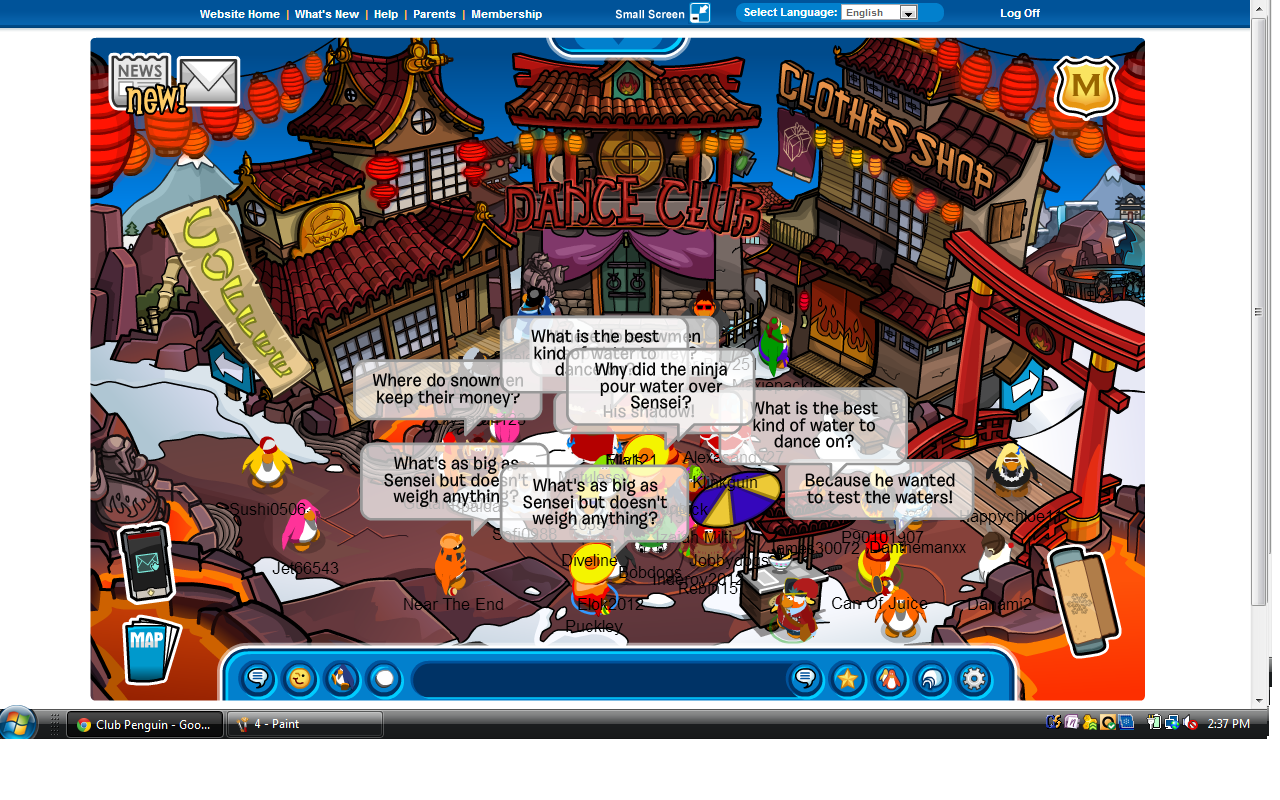Image resolution: width=1280 pixels, height=800 pixels.
Task: Click the gold moderator M badge
Action: click(x=1086, y=88)
